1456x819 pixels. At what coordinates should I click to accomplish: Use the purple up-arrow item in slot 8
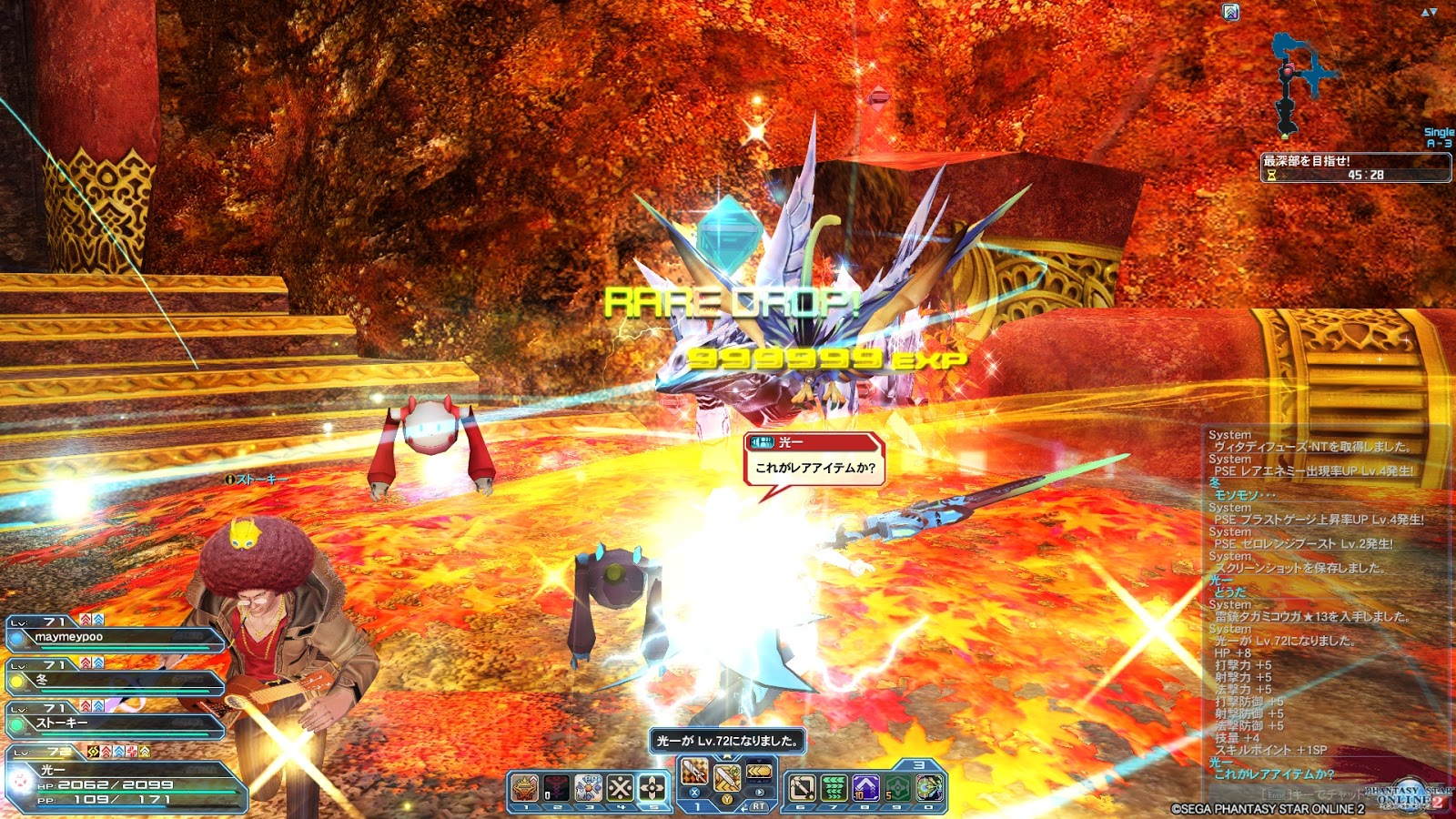(865, 787)
